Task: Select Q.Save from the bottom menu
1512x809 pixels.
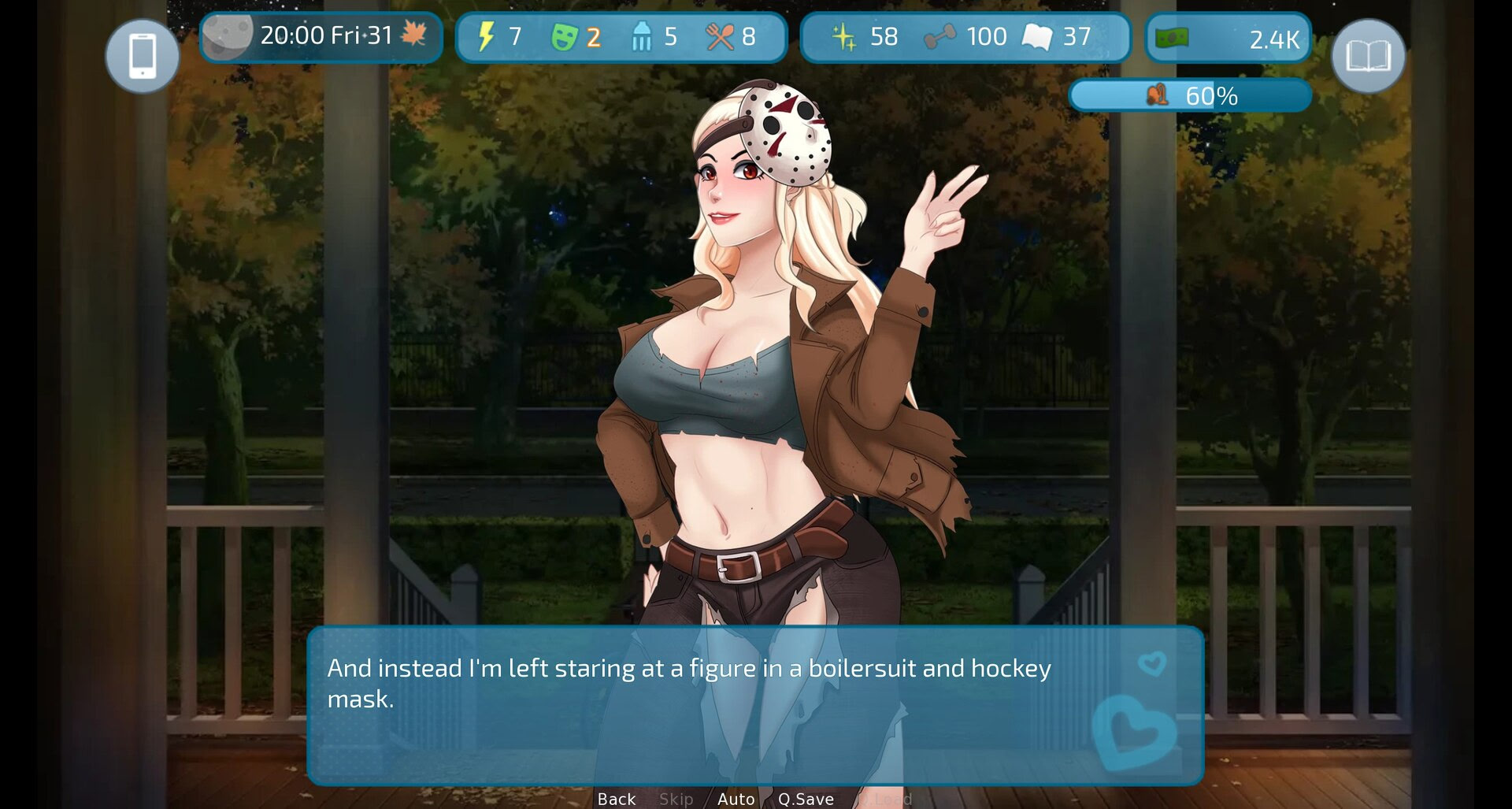Action: [806, 799]
